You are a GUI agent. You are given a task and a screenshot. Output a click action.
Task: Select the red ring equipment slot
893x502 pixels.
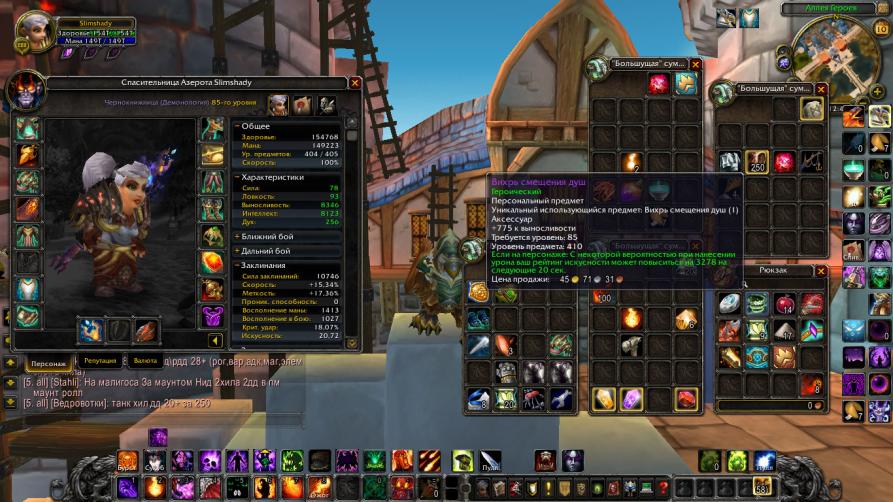click(212, 263)
